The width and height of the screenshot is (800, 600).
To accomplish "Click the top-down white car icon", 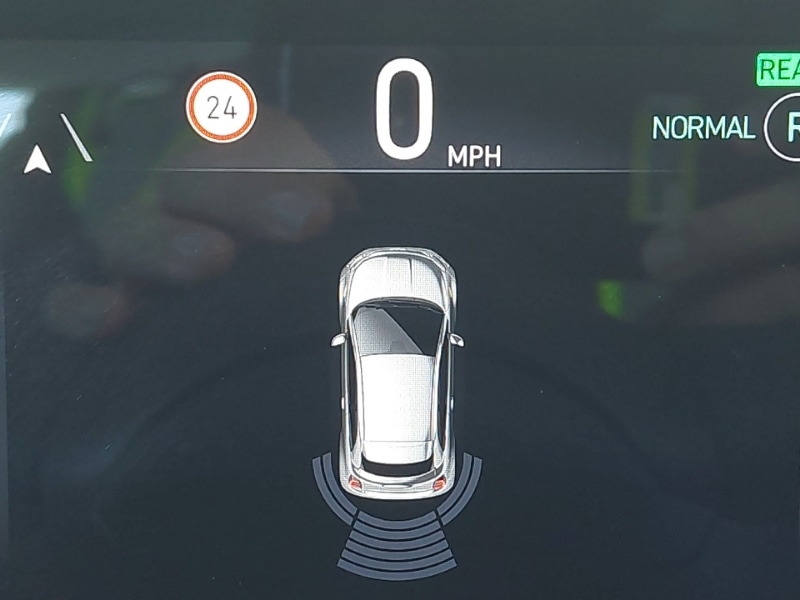I will click(x=398, y=370).
